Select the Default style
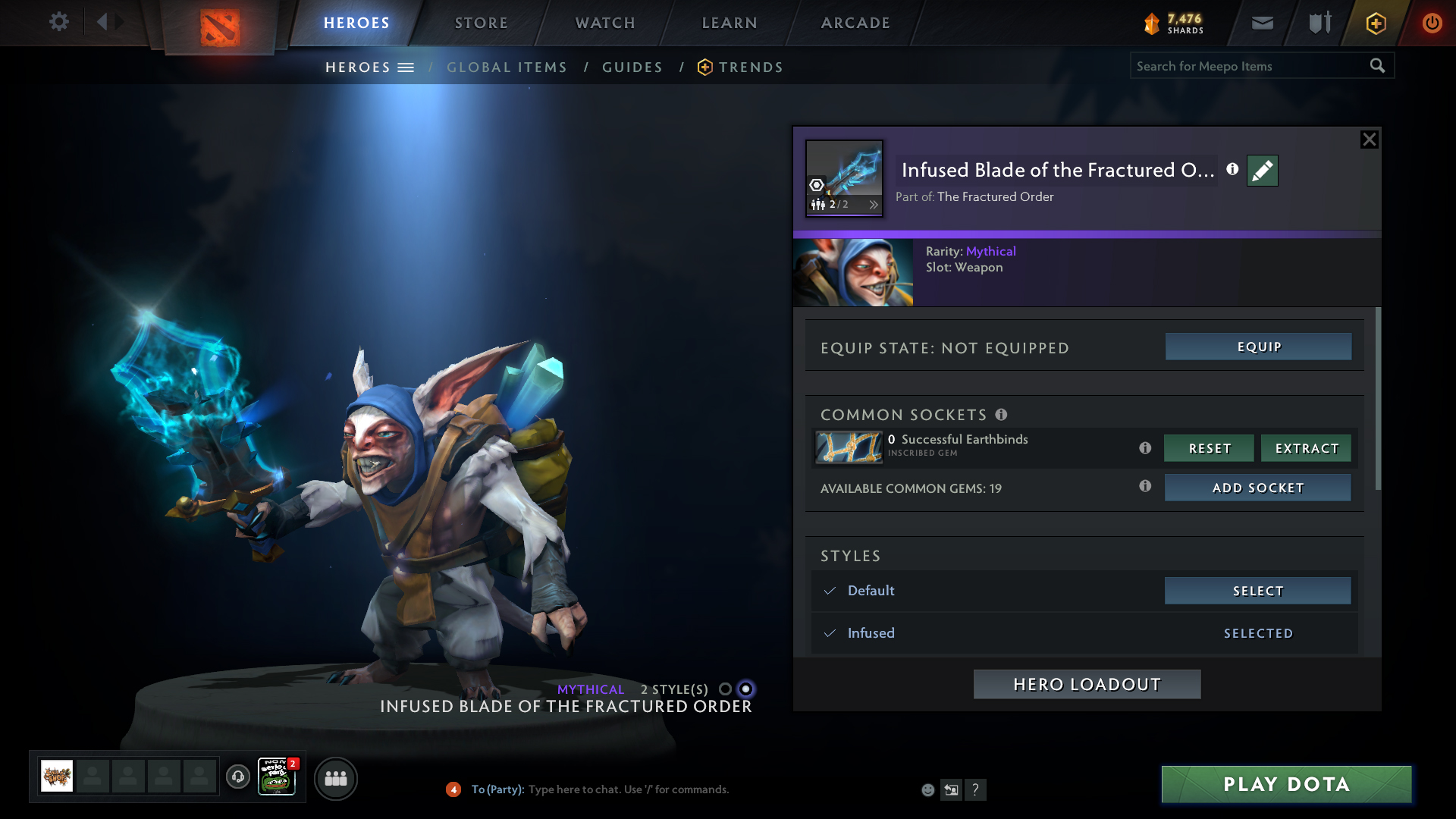The width and height of the screenshot is (1456, 819). pyautogui.click(x=1257, y=591)
